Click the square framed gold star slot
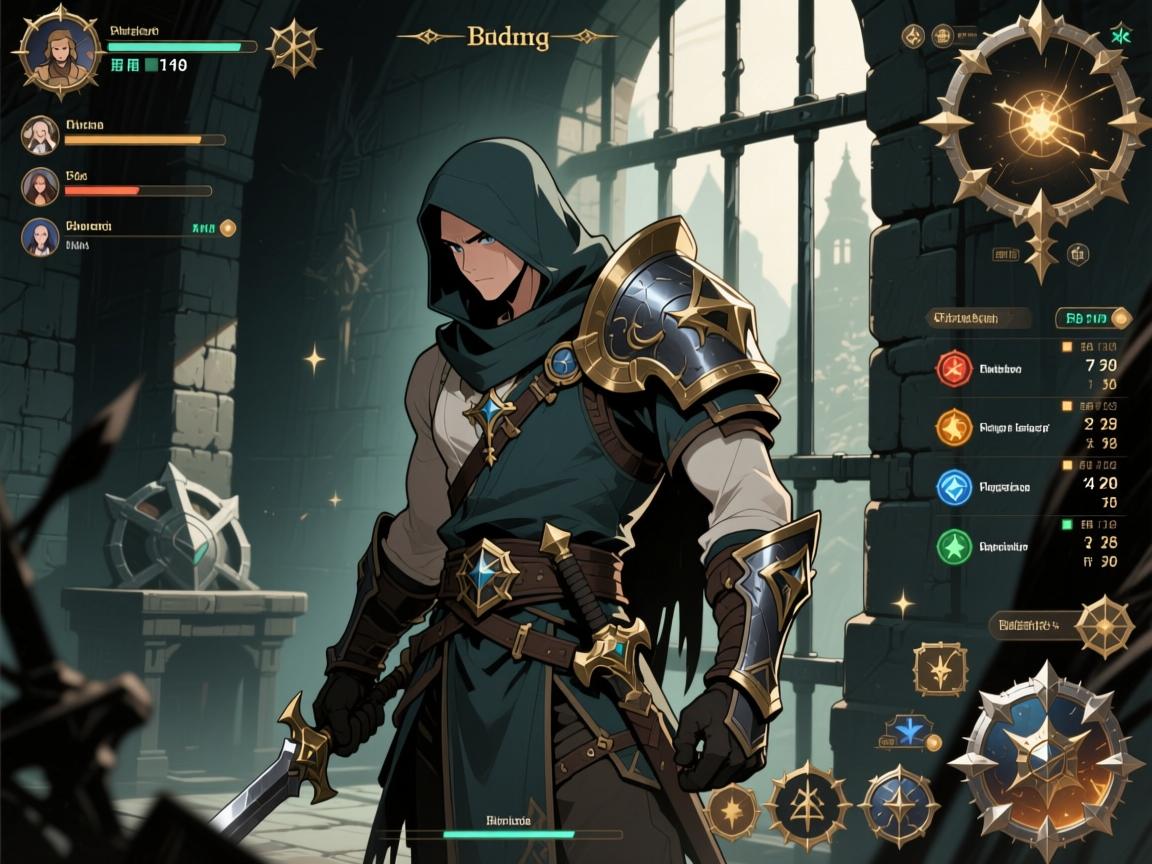 (x=940, y=669)
